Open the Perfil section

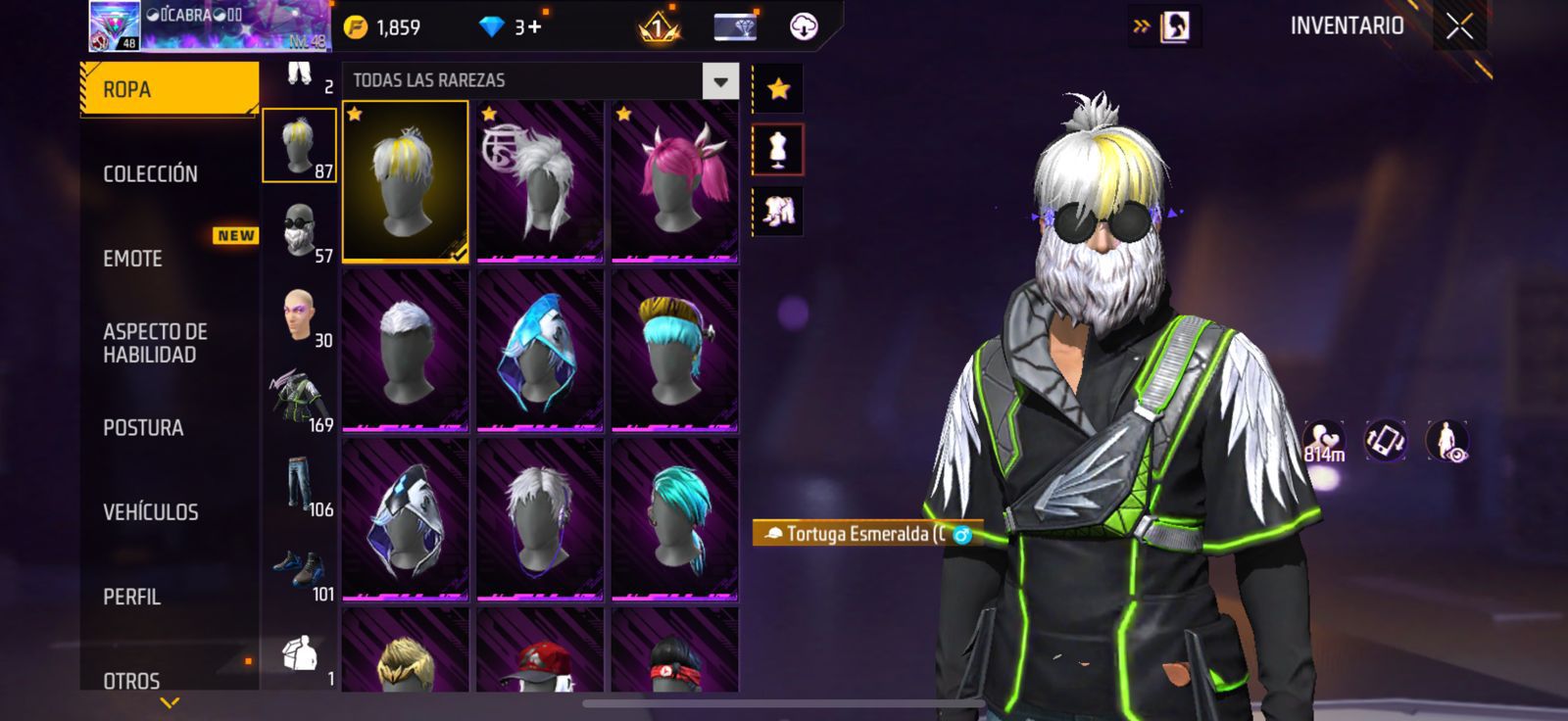tap(131, 597)
